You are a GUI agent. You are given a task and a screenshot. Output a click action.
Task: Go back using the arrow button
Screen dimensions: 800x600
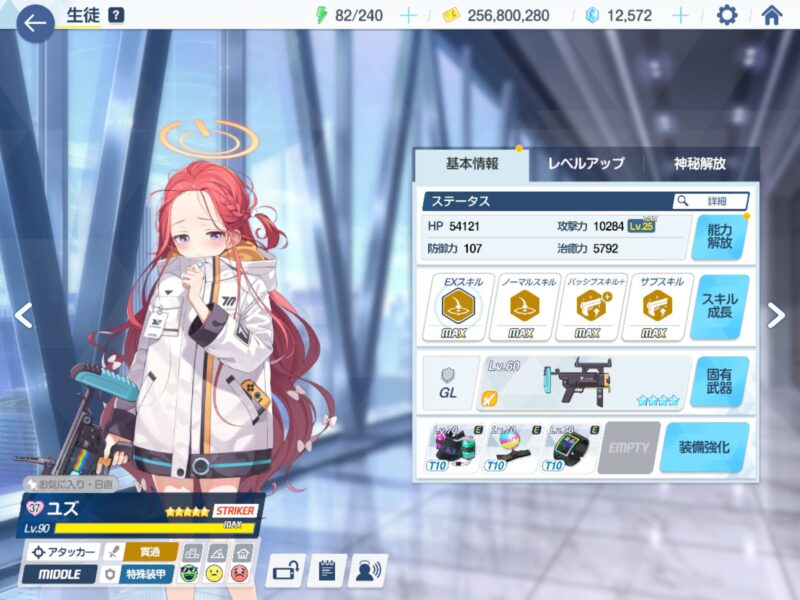click(x=35, y=23)
